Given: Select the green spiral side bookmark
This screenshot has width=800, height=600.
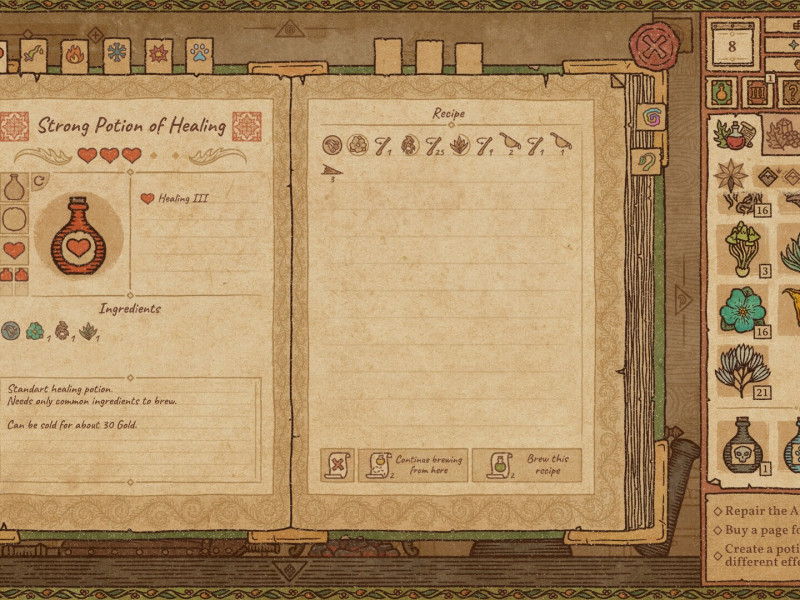Looking at the screenshot, I should coord(648,161).
